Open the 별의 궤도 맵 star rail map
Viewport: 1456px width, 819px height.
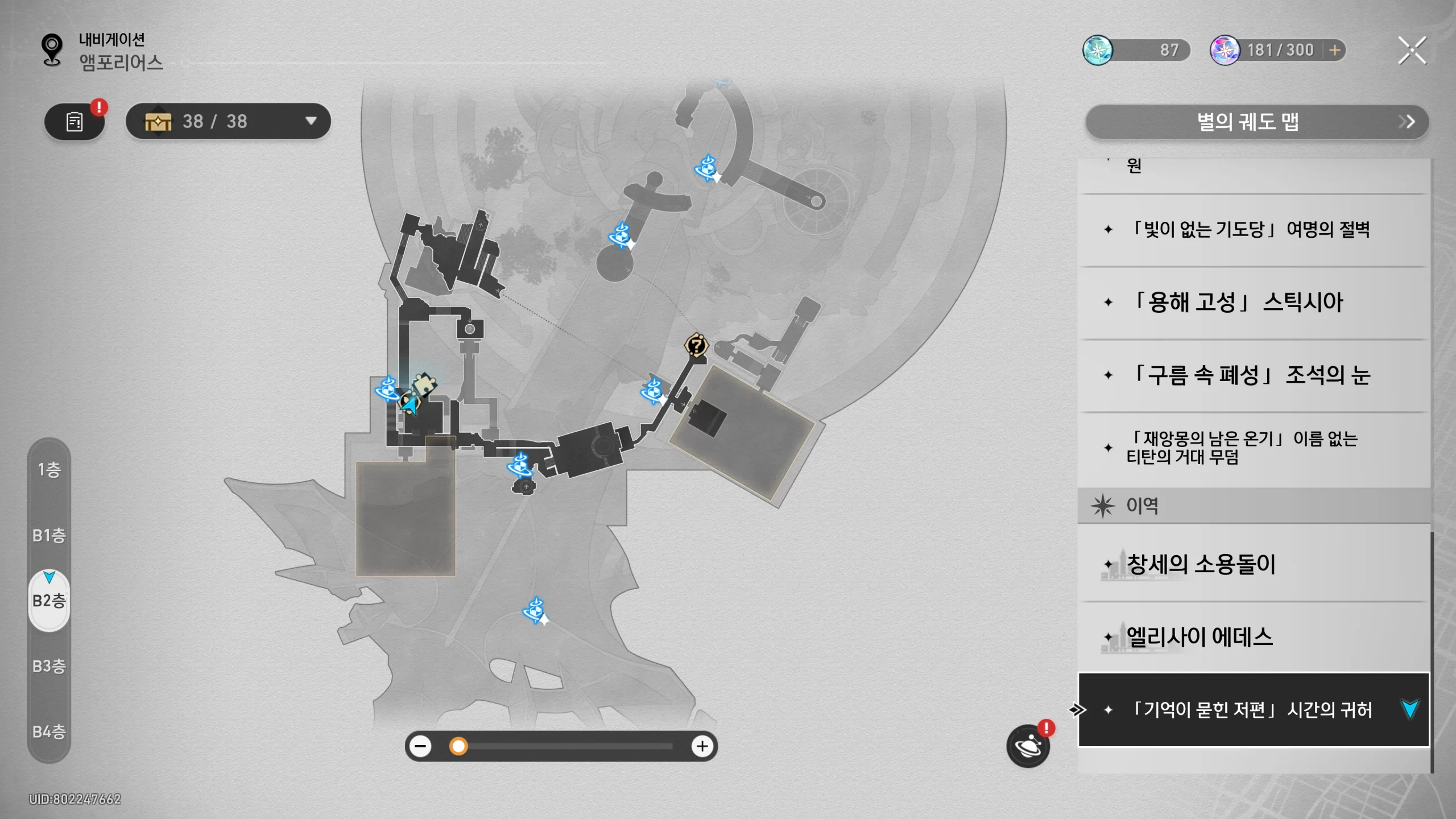point(1257,122)
